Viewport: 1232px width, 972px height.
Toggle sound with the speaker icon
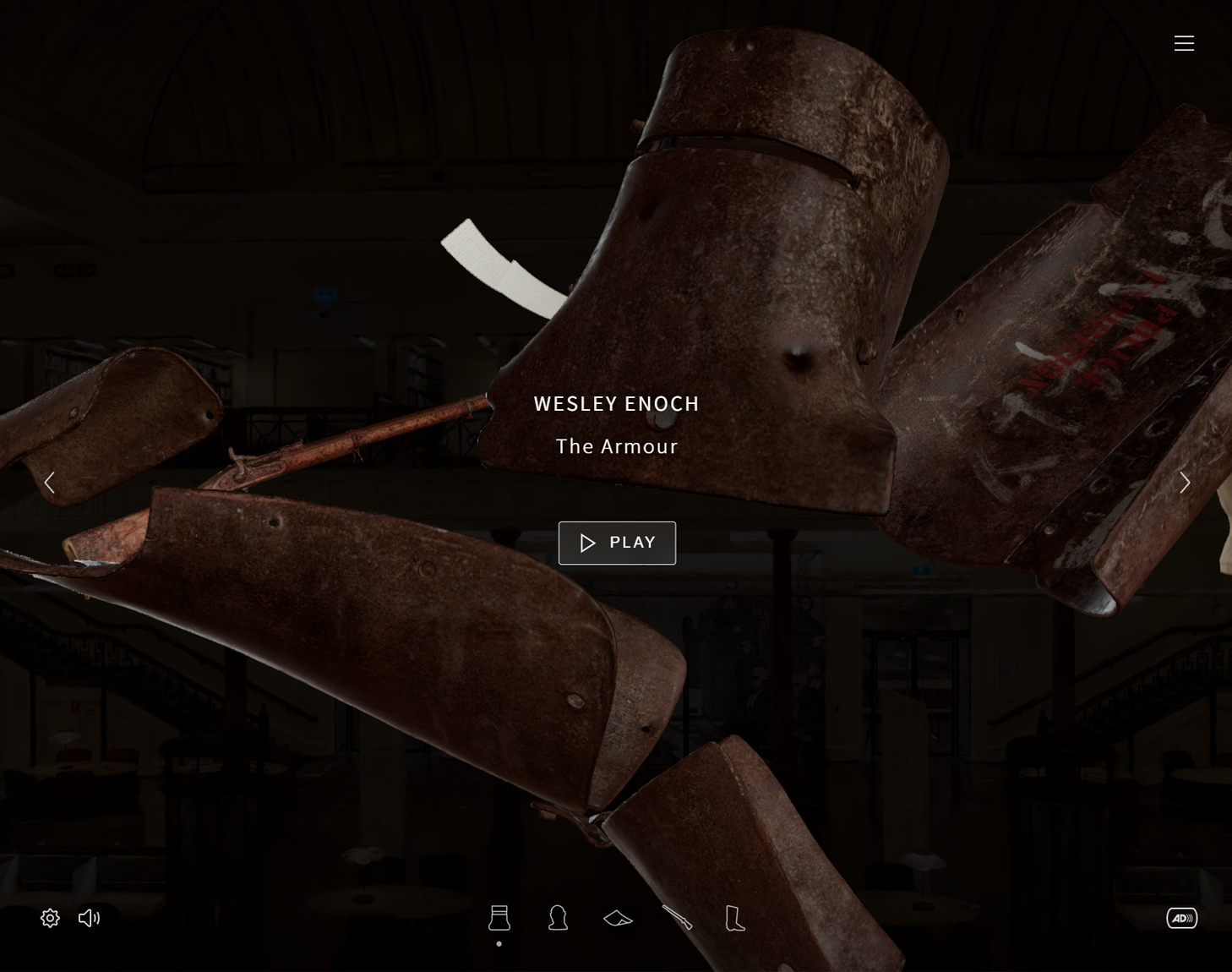(89, 918)
